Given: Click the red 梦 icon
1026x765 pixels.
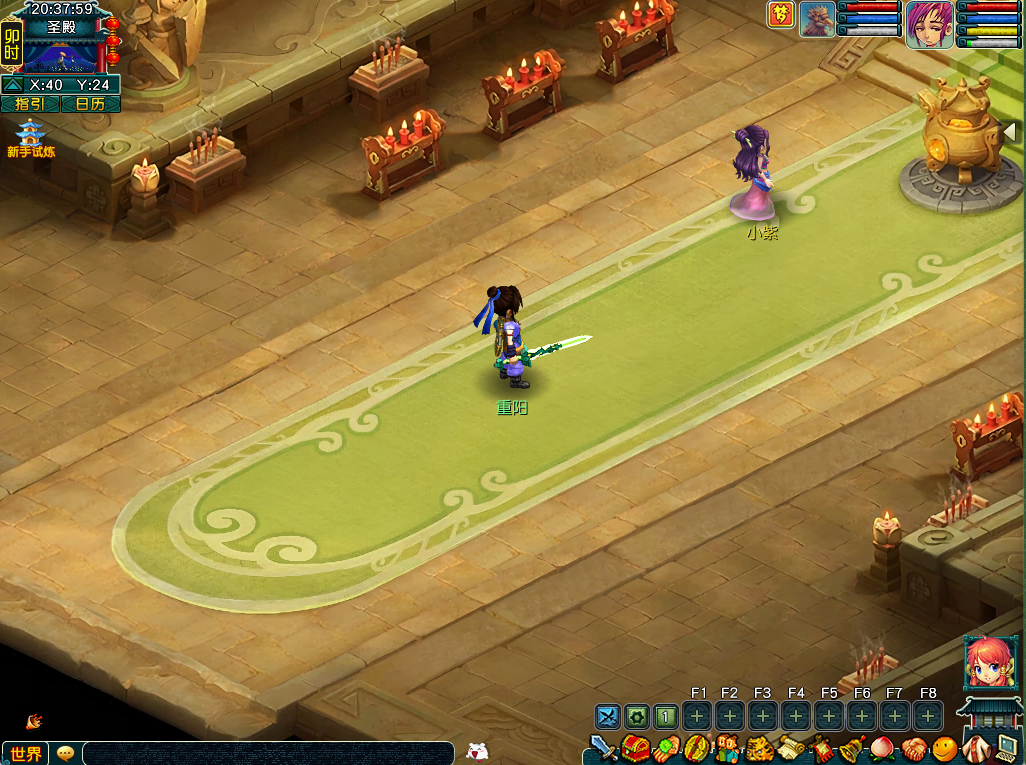Looking at the screenshot, I should (x=781, y=15).
